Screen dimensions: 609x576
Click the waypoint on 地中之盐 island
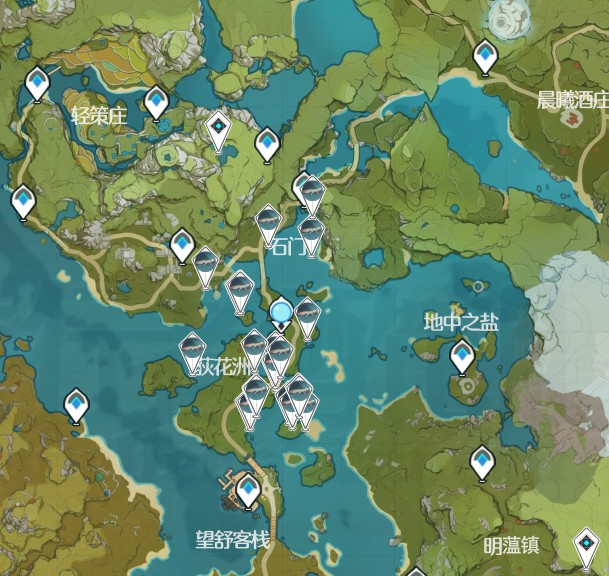pos(462,355)
